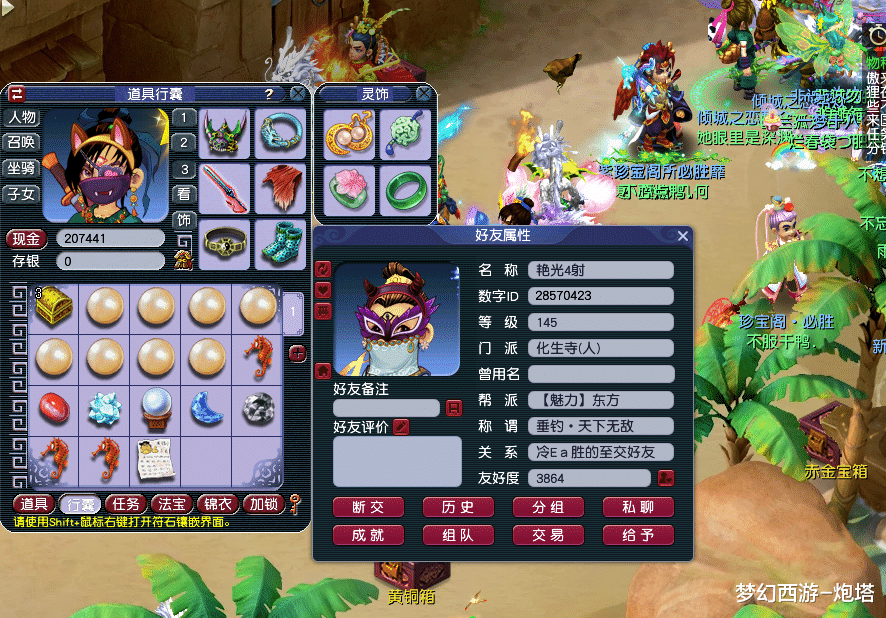Close the 好友属性 friend window
This screenshot has height=618, width=886.
point(683,236)
